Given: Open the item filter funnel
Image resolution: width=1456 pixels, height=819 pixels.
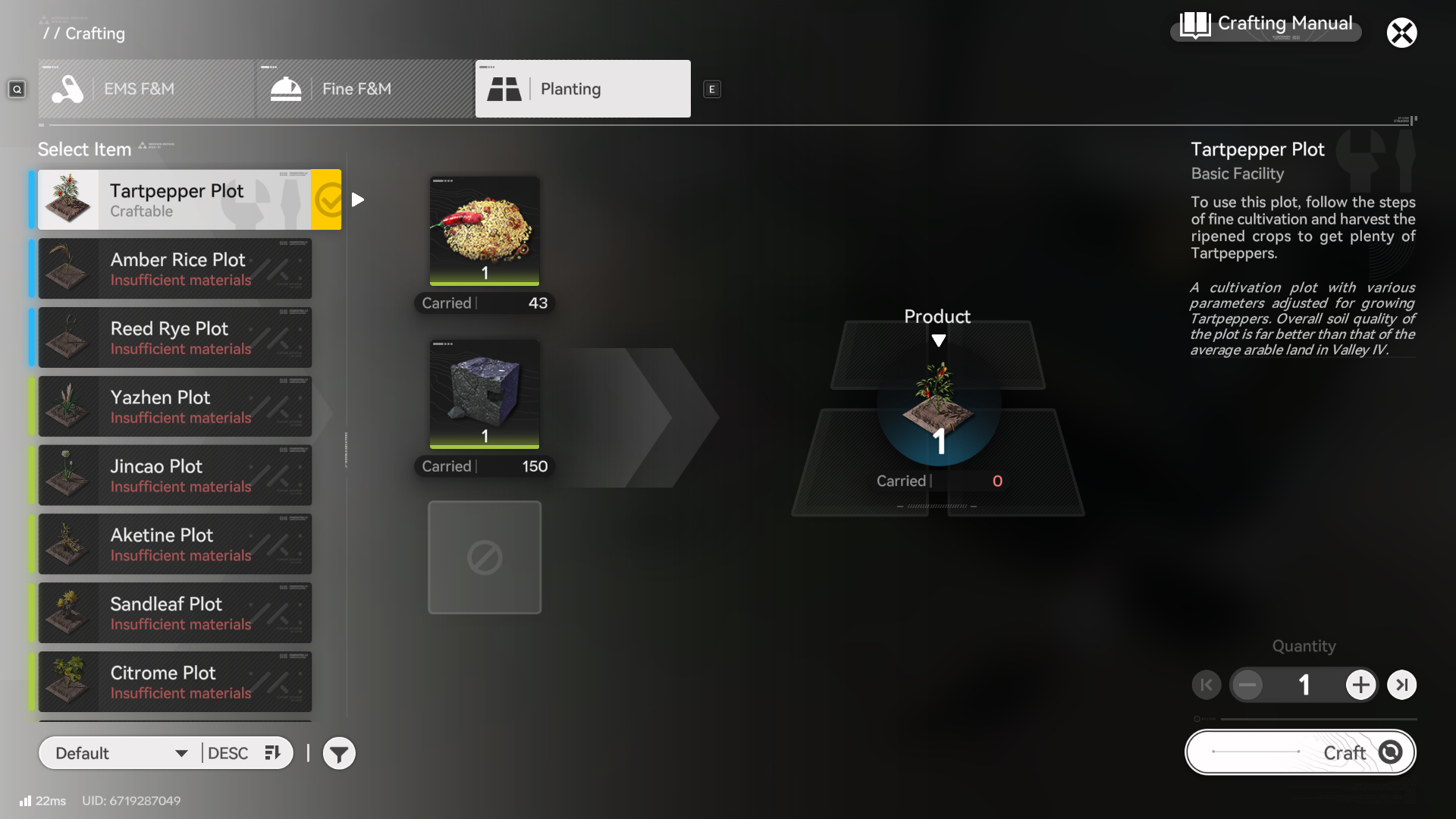Looking at the screenshot, I should tap(339, 754).
